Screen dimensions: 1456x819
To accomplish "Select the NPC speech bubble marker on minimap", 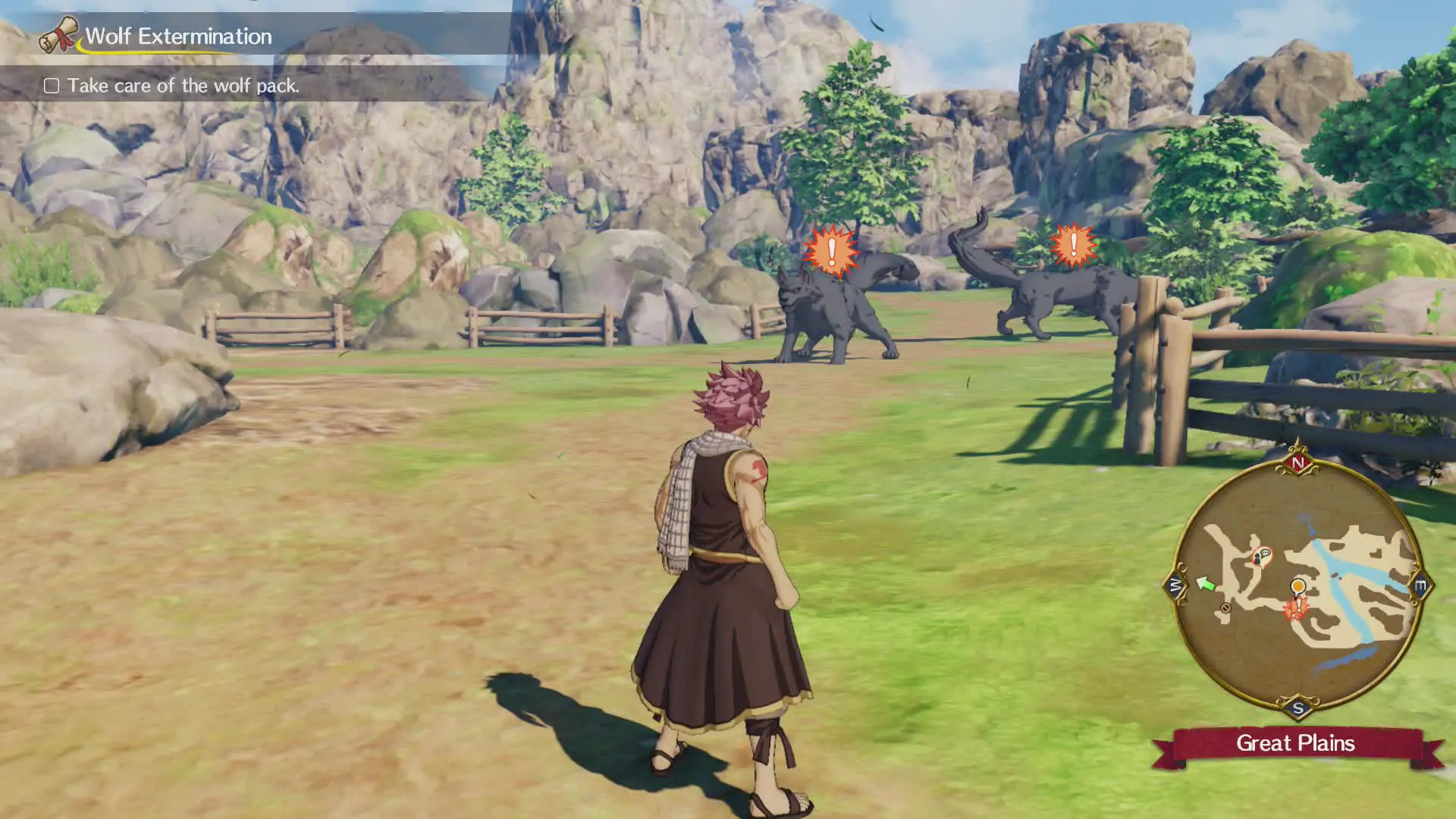I will [x=1262, y=557].
